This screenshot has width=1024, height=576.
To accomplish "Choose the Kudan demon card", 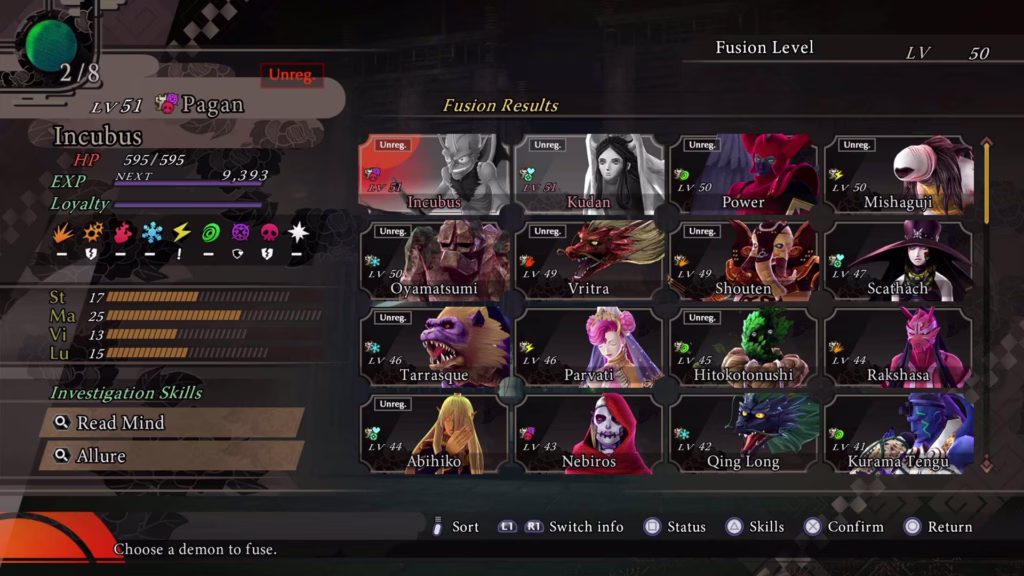I will (589, 175).
